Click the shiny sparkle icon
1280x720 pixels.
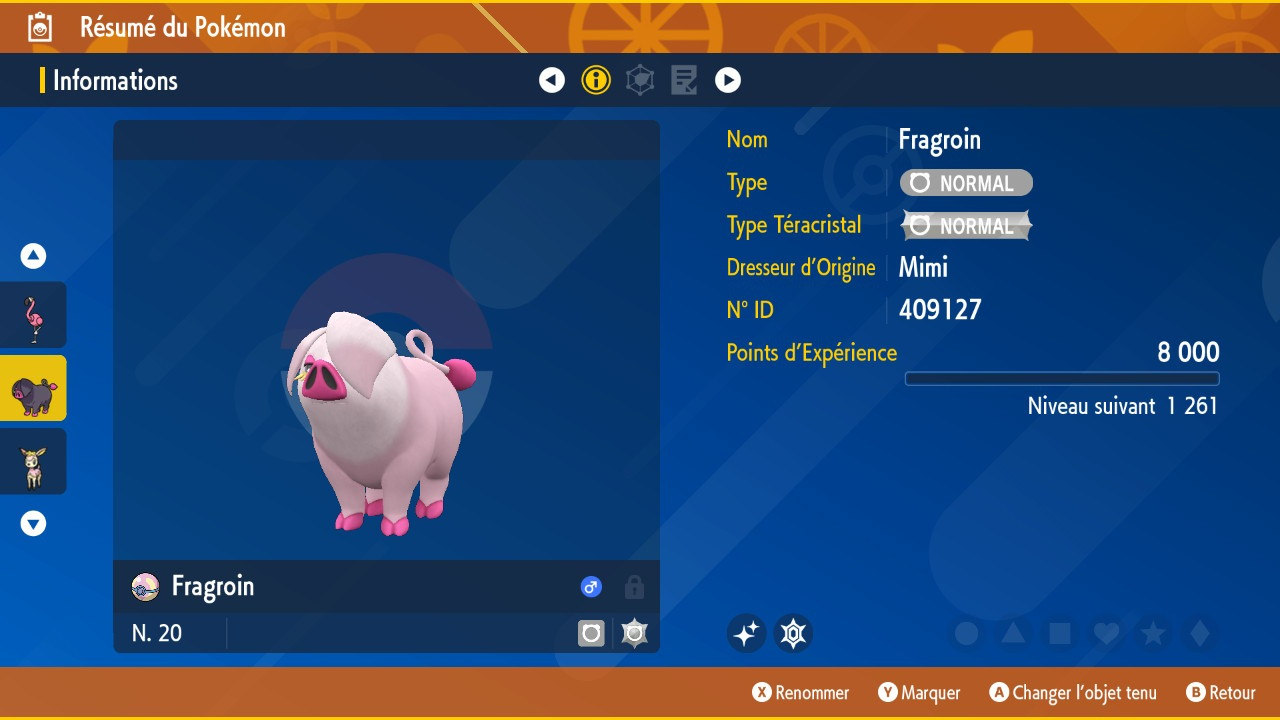746,634
